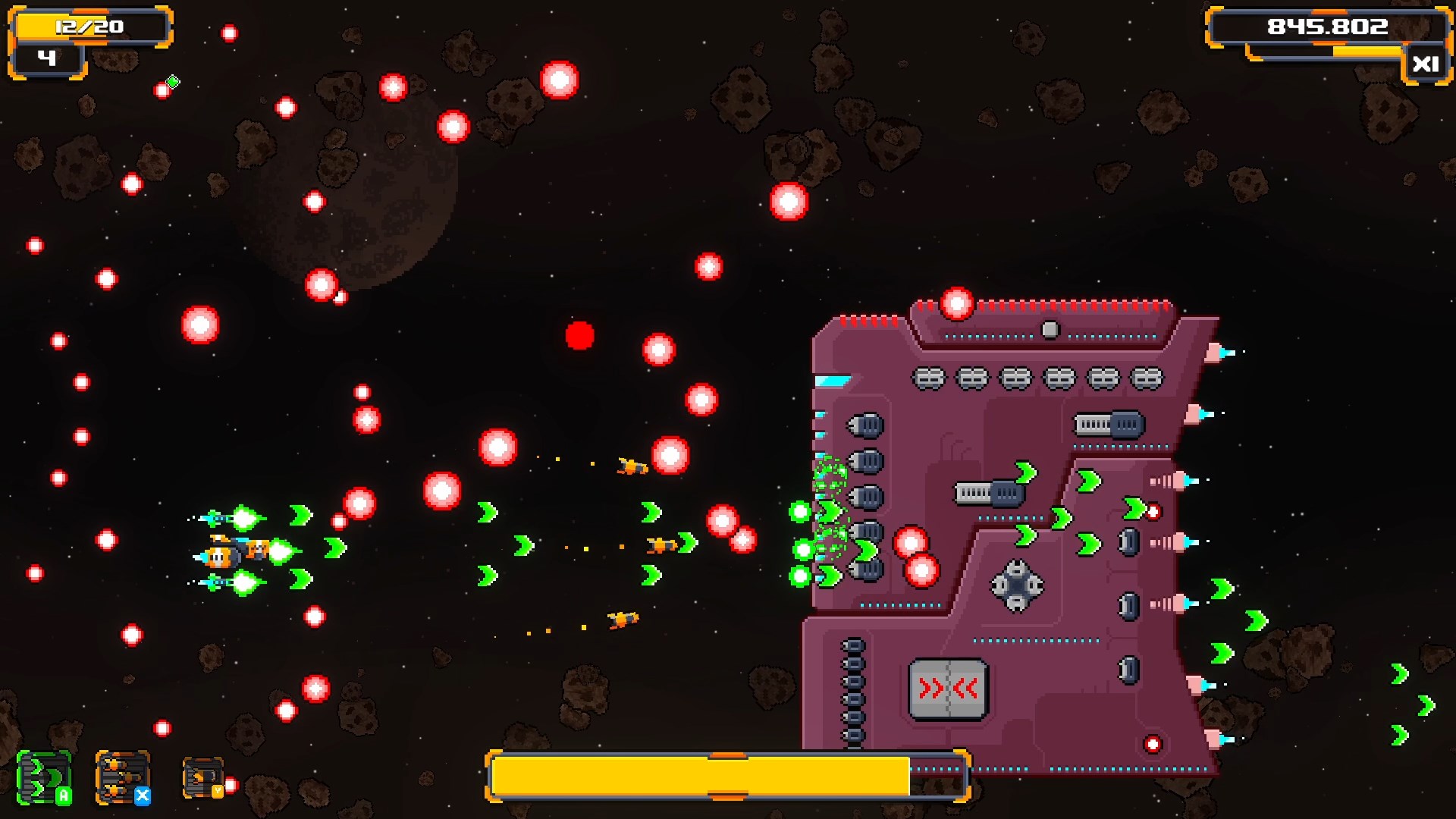Select the Y turret weapon icon
The image size is (1456, 819).
[203, 778]
